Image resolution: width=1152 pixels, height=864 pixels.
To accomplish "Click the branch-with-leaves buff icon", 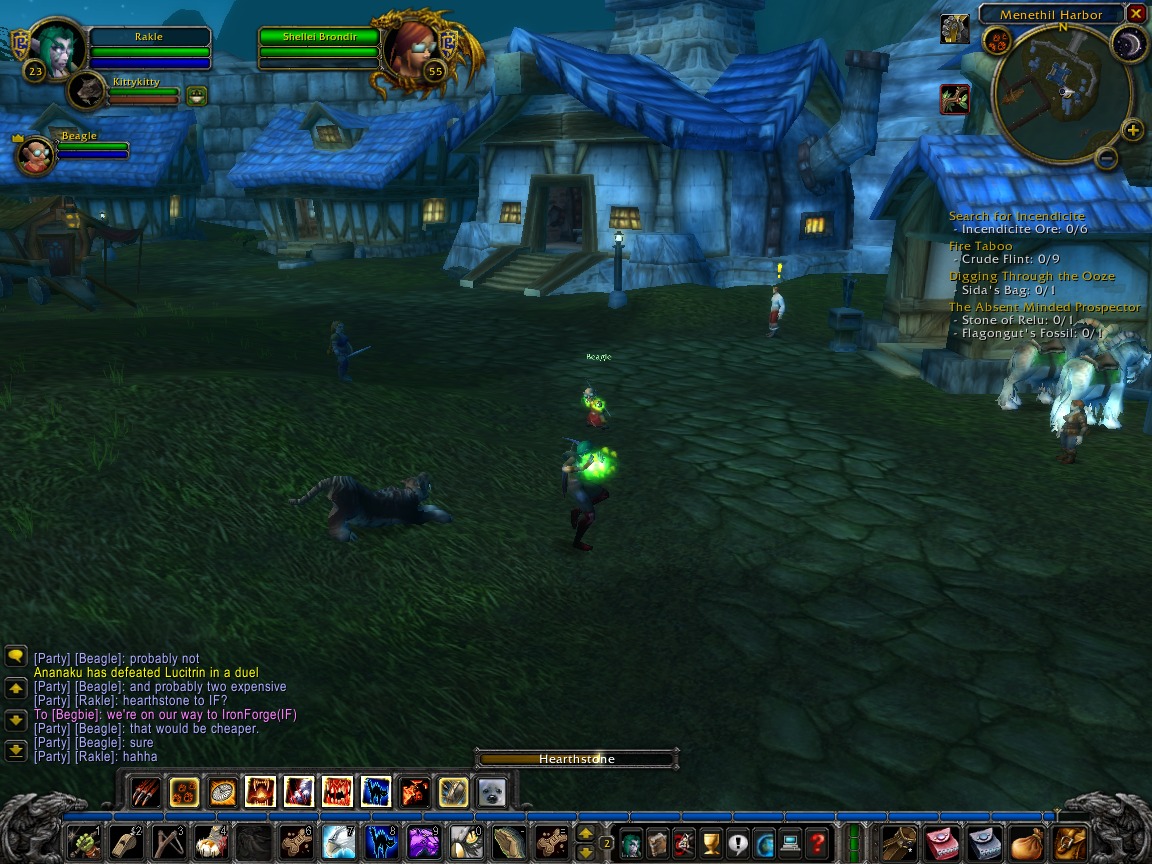I will pos(955,99).
